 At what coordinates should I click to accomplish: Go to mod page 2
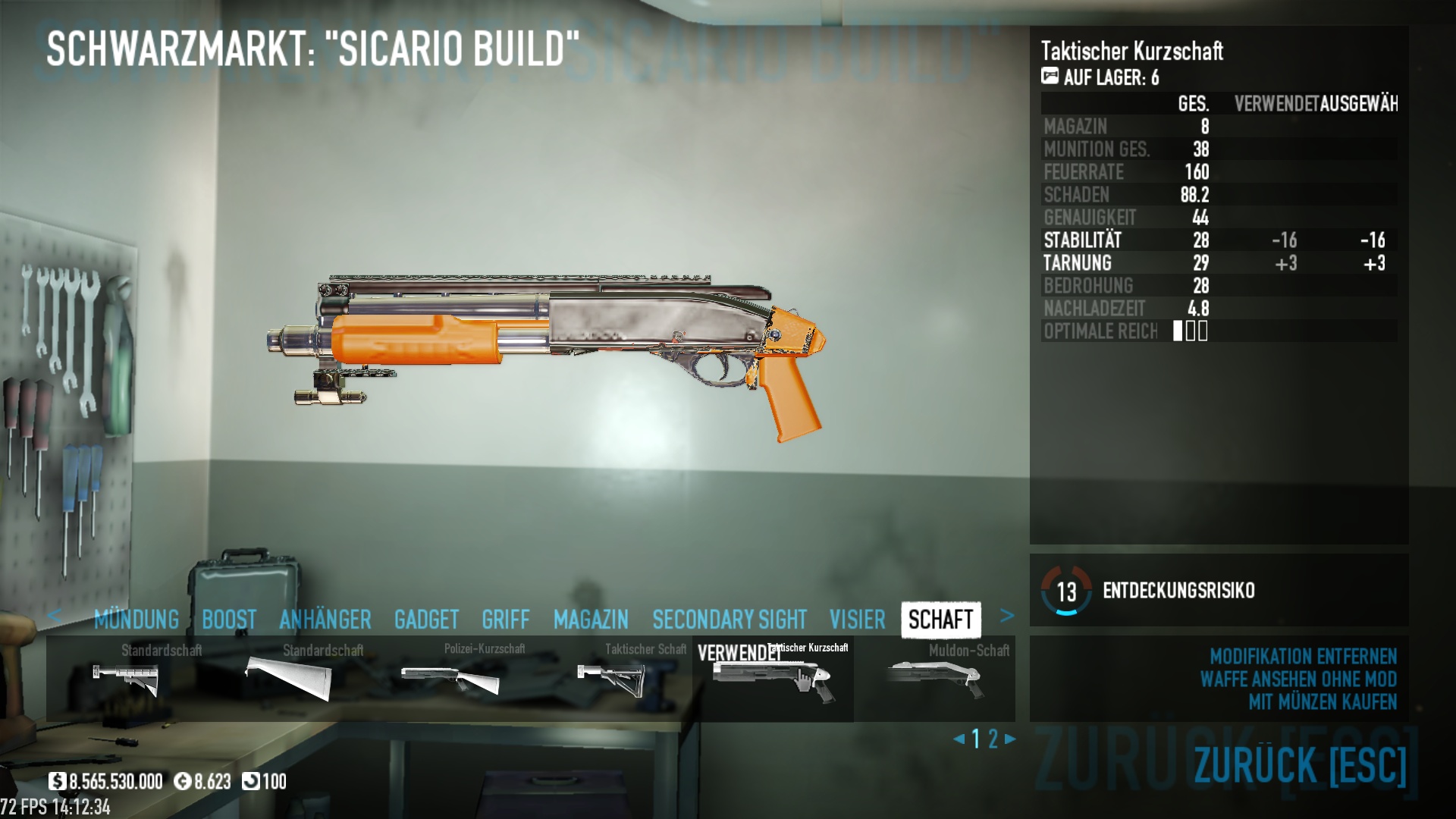[993, 739]
